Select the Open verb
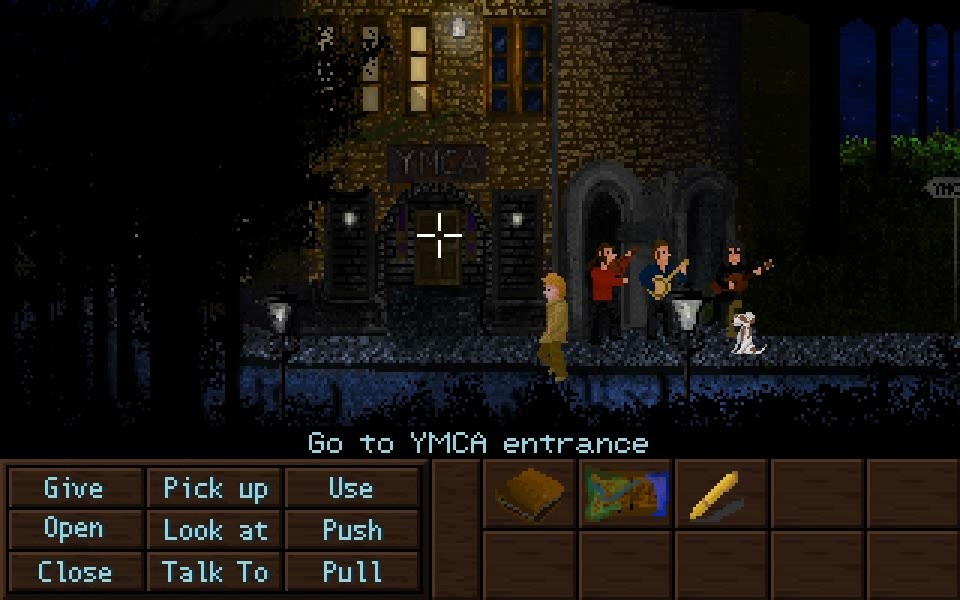960x600 pixels. tap(74, 529)
